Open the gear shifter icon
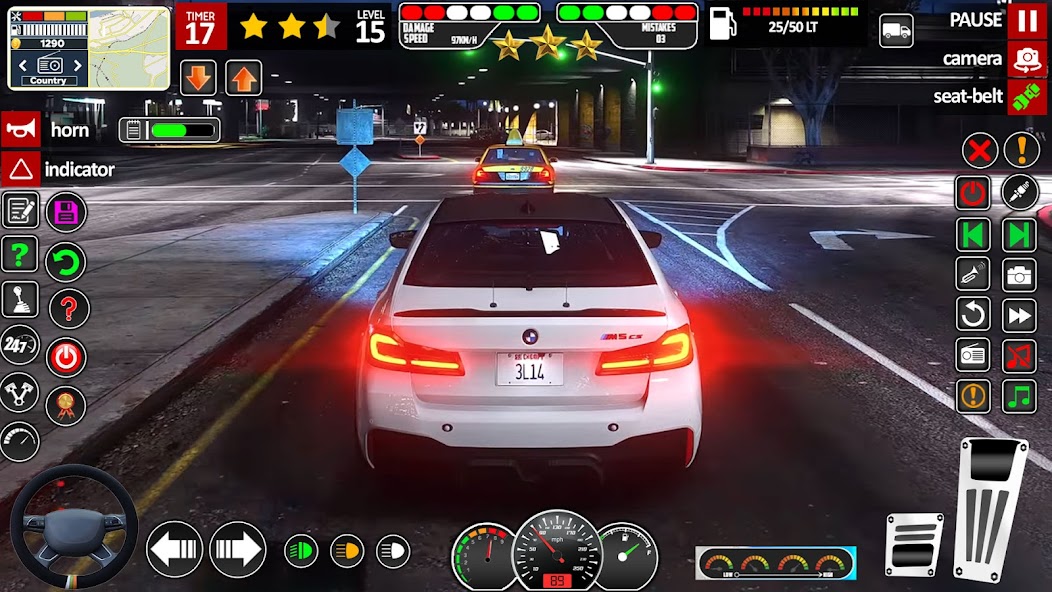 (x=20, y=299)
